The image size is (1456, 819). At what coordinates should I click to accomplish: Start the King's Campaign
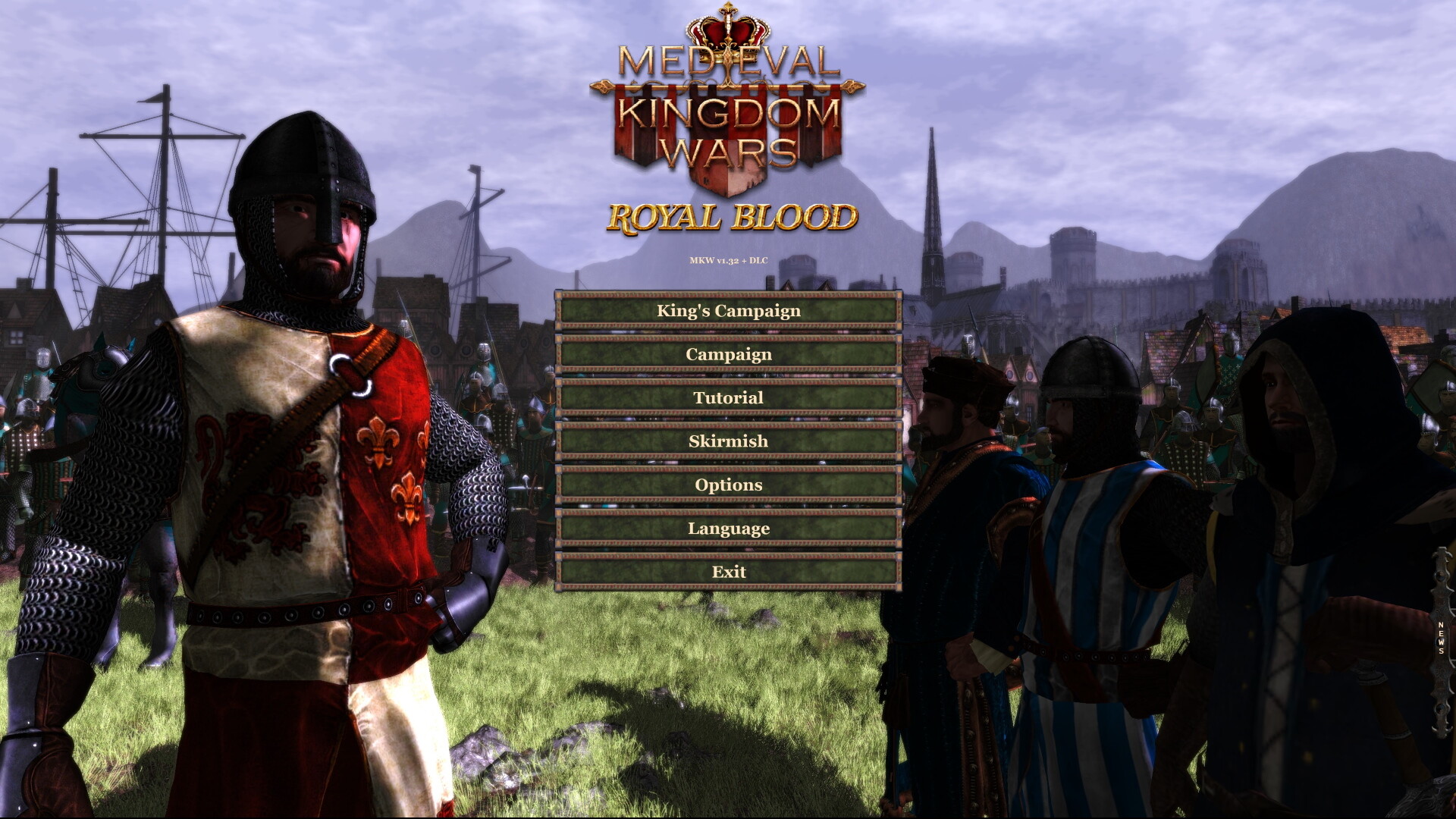click(728, 311)
